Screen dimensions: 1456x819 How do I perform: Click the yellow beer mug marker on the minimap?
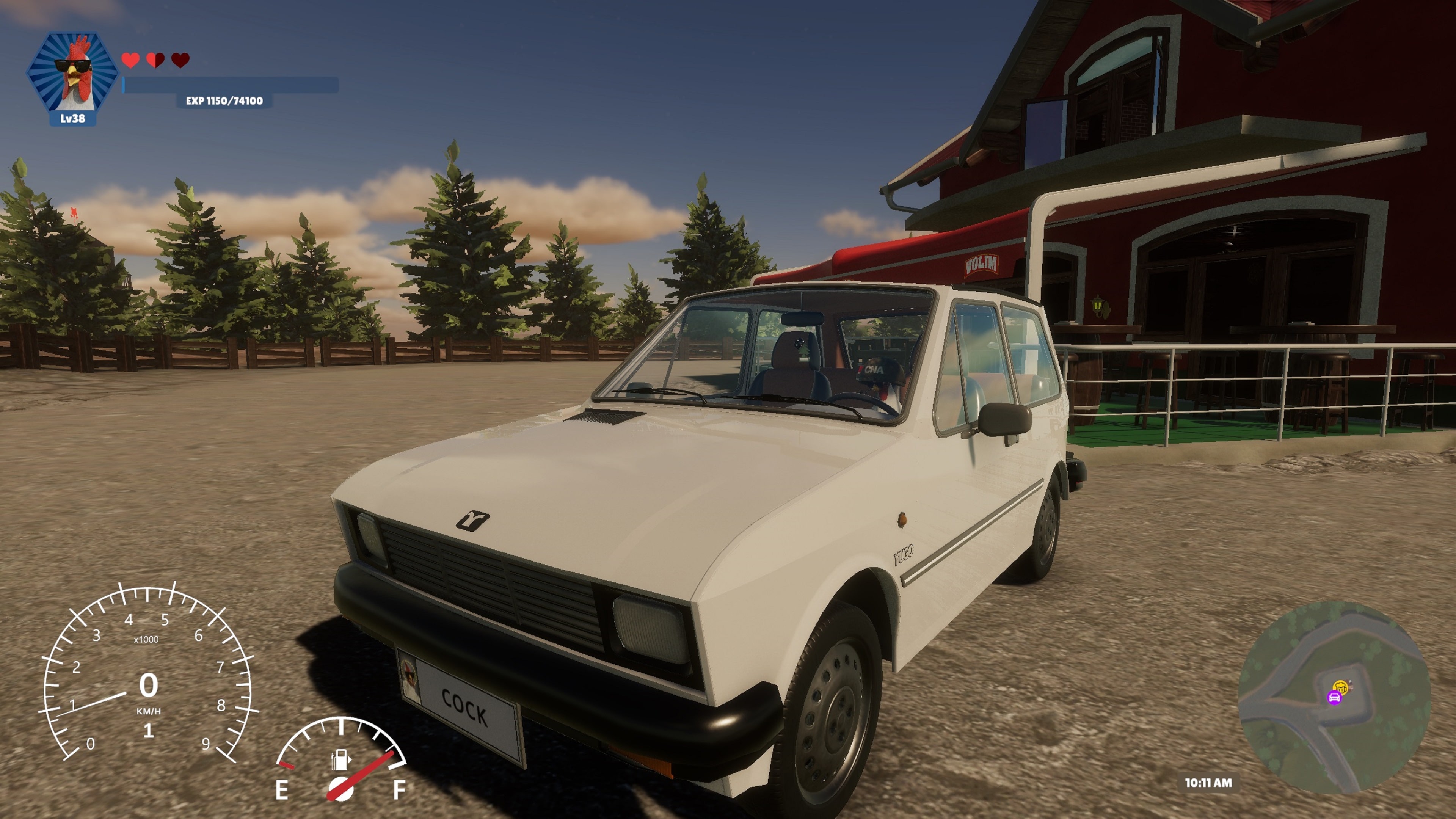pyautogui.click(x=1341, y=687)
